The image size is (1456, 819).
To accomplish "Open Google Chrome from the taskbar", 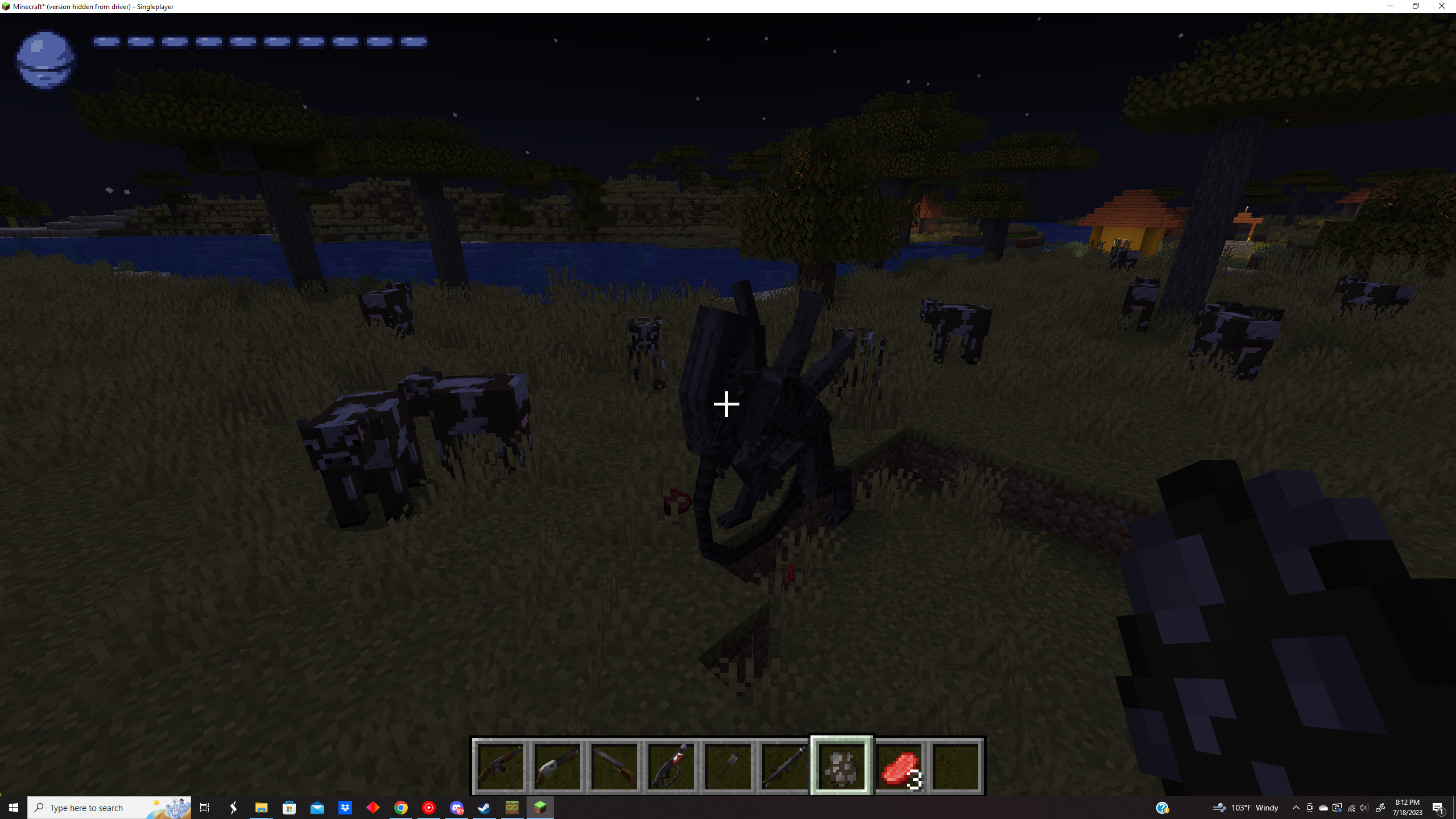I will tap(402, 807).
